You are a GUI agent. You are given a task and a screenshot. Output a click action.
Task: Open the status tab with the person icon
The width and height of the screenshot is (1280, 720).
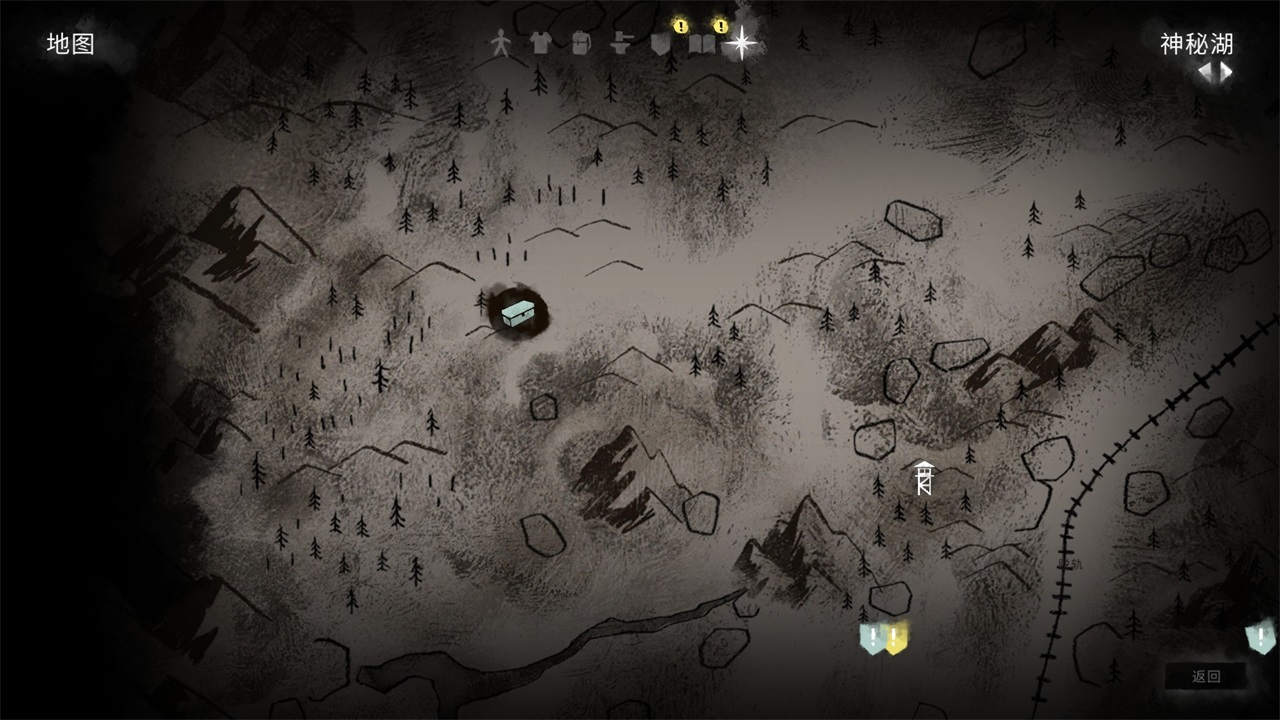tap(500, 43)
